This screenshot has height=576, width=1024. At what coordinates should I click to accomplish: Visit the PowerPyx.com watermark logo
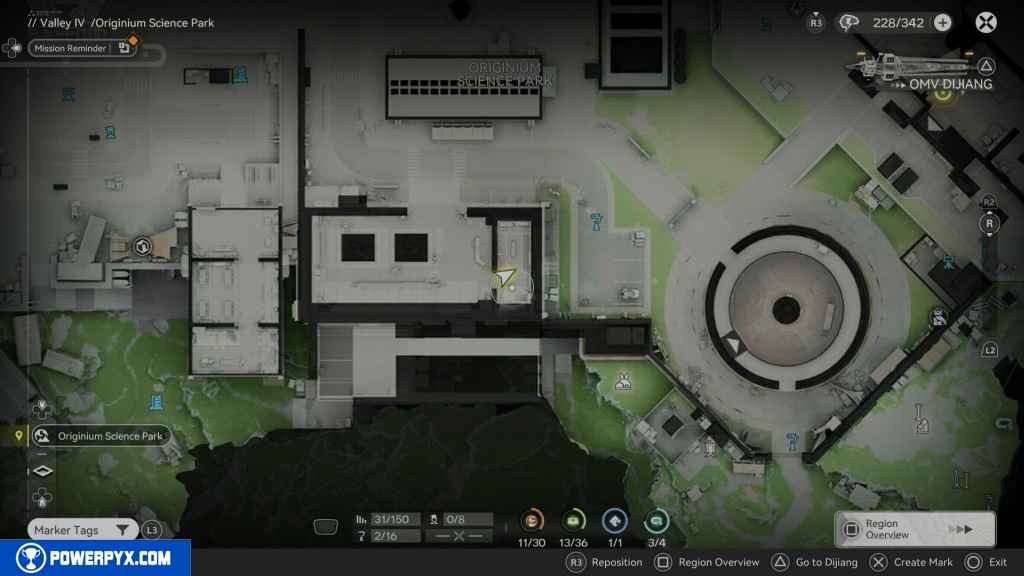pos(95,558)
